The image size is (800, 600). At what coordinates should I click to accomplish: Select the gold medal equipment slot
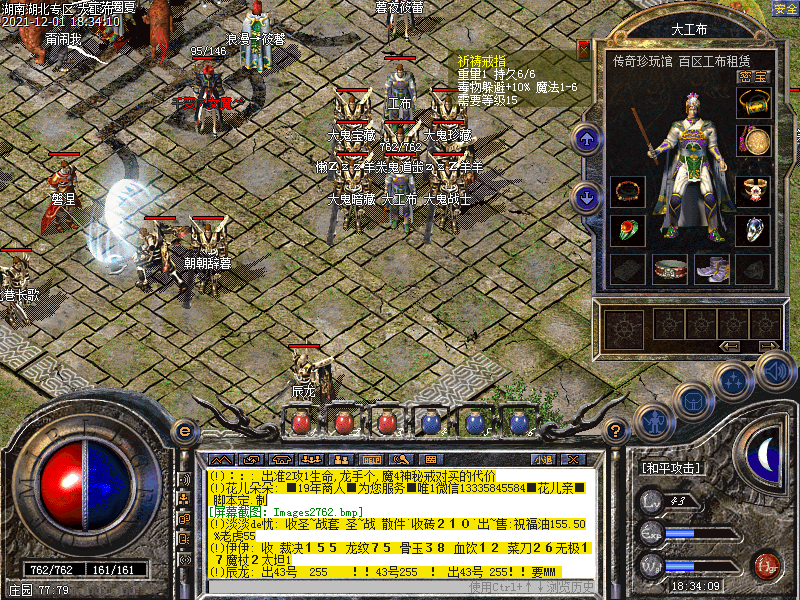753,140
